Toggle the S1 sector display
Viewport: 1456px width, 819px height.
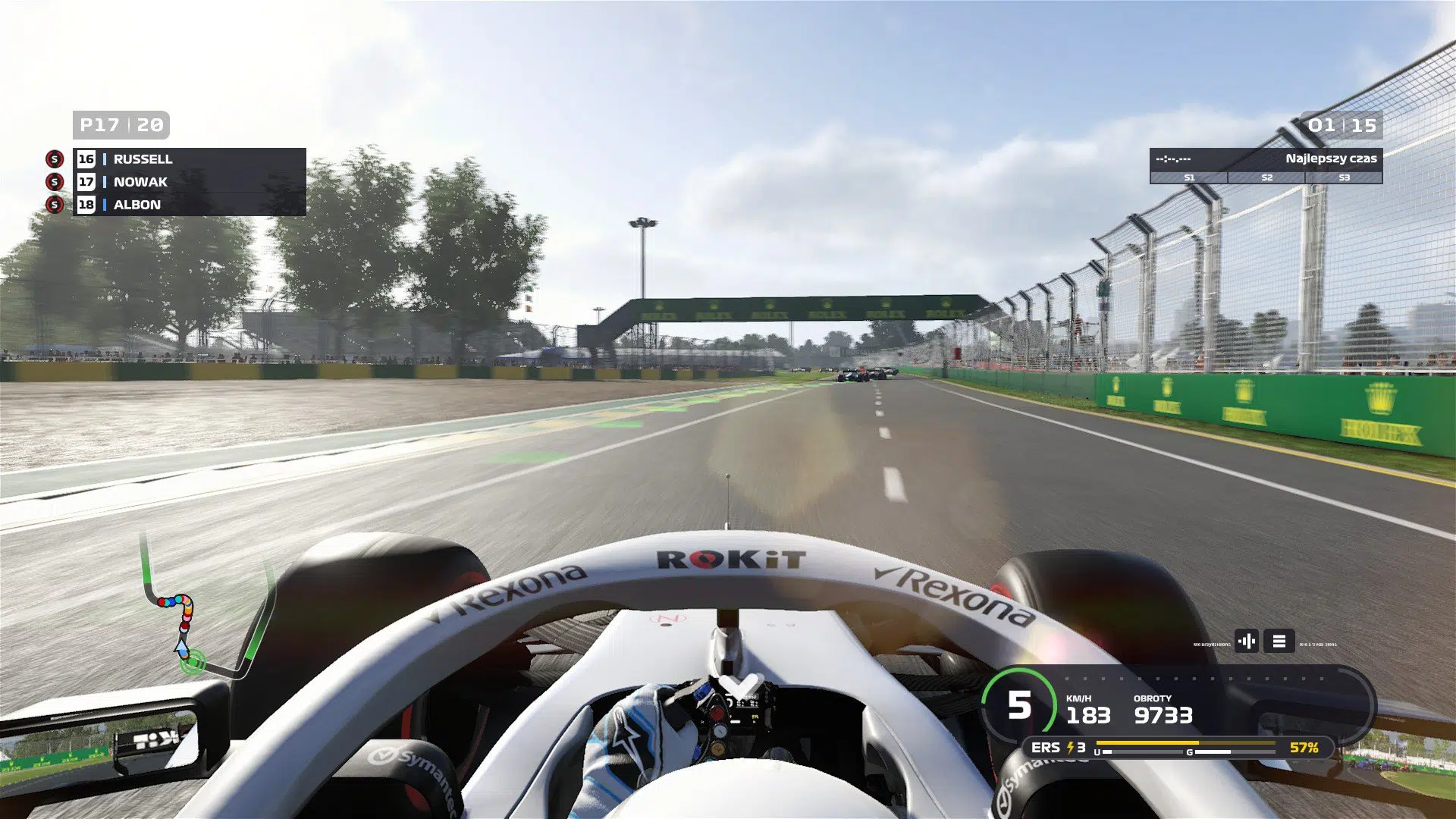tap(1188, 178)
